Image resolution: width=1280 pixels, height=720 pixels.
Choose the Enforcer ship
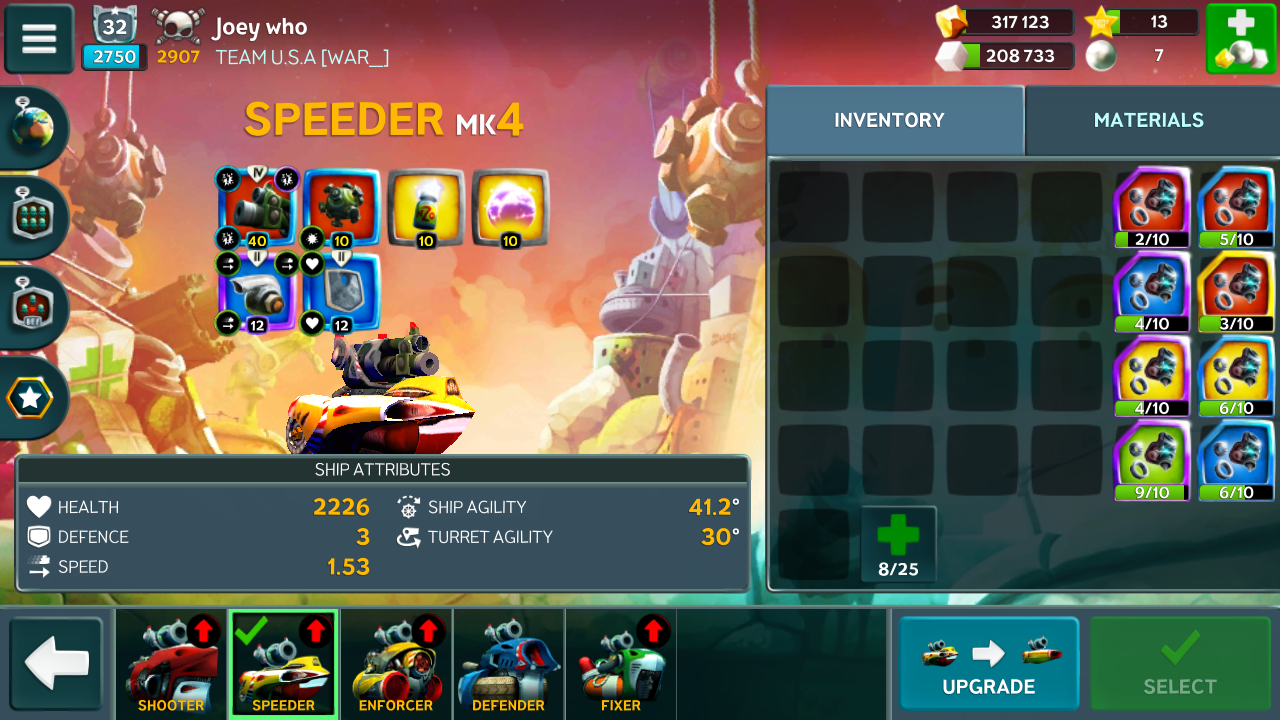coord(396,664)
